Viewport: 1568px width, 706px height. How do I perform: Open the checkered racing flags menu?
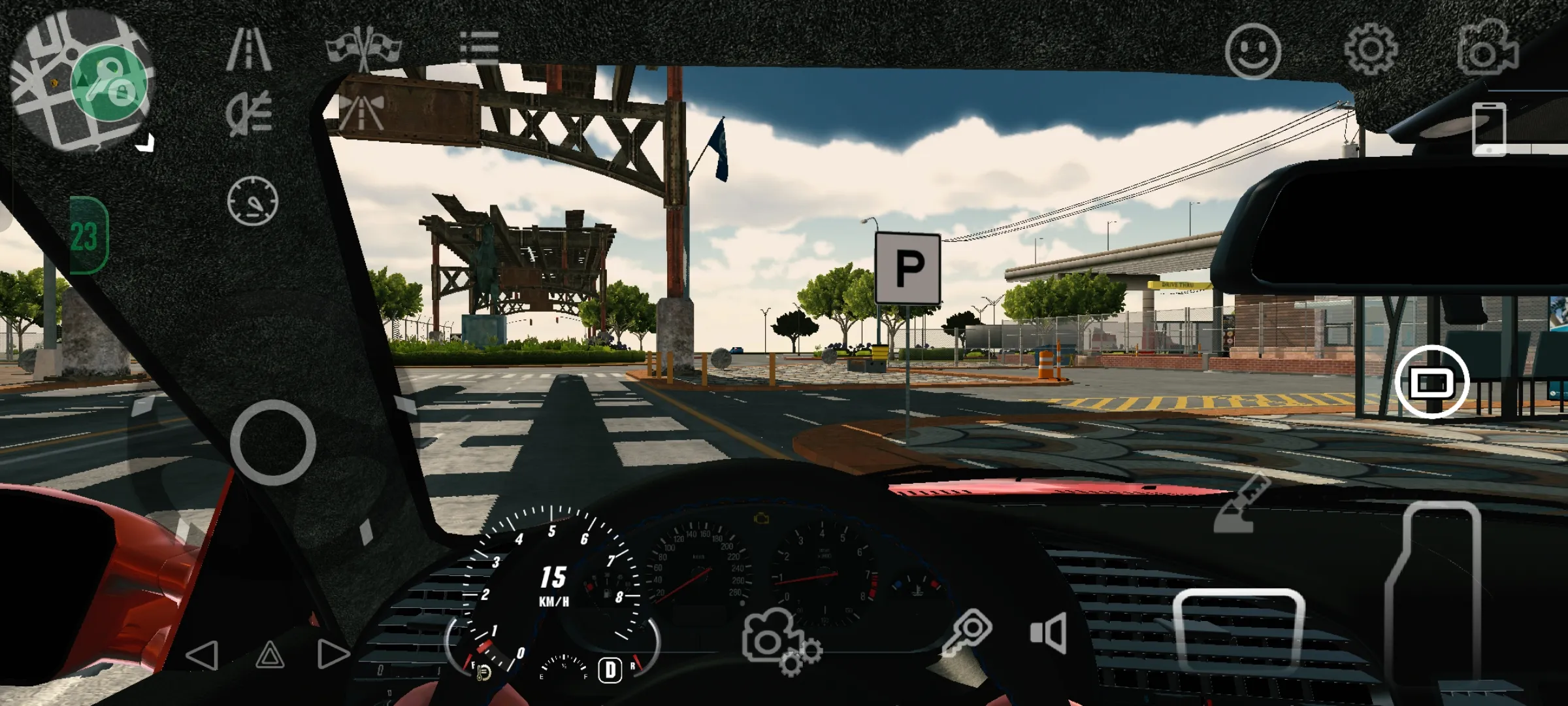click(363, 47)
